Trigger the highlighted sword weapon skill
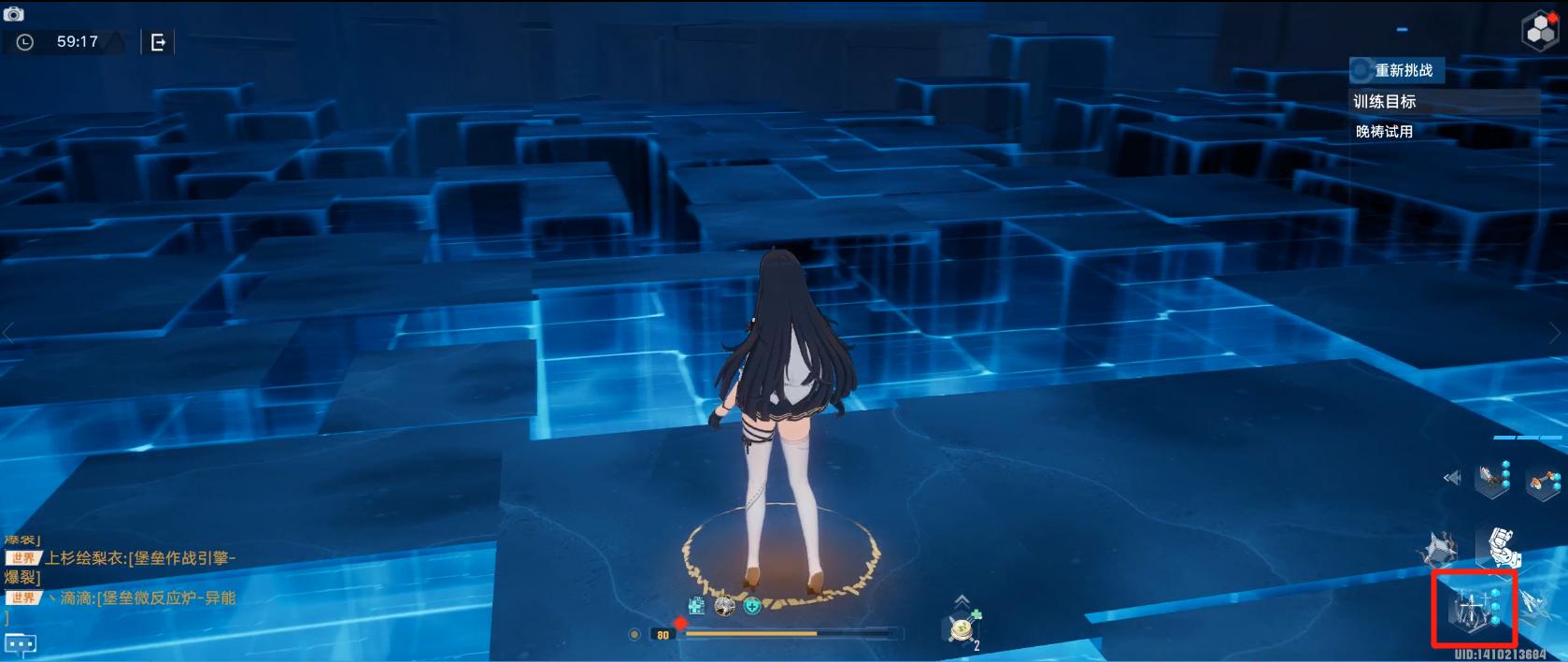The height and width of the screenshot is (662, 1568). point(1474,609)
